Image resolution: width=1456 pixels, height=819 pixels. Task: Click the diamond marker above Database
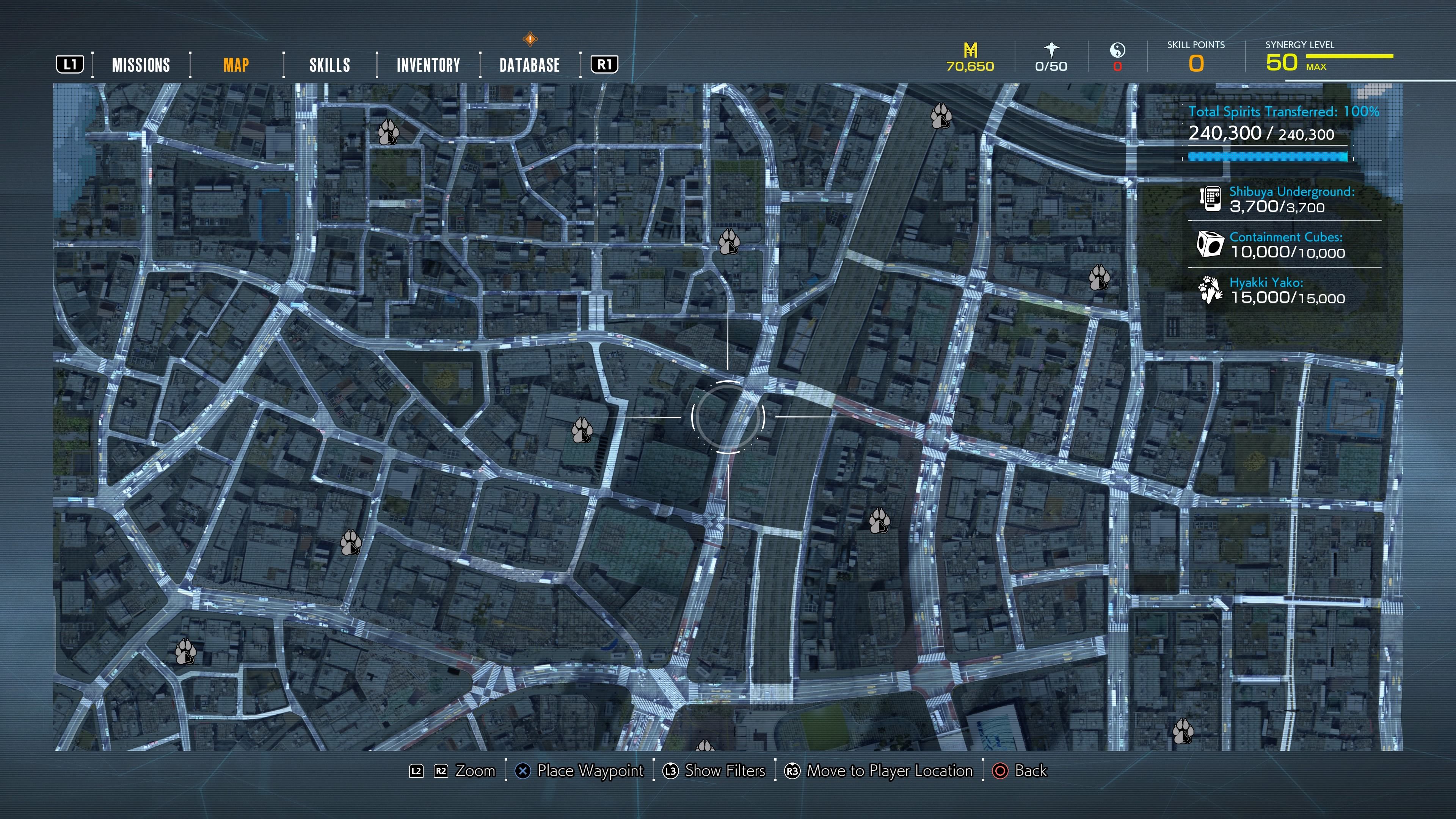[530, 39]
